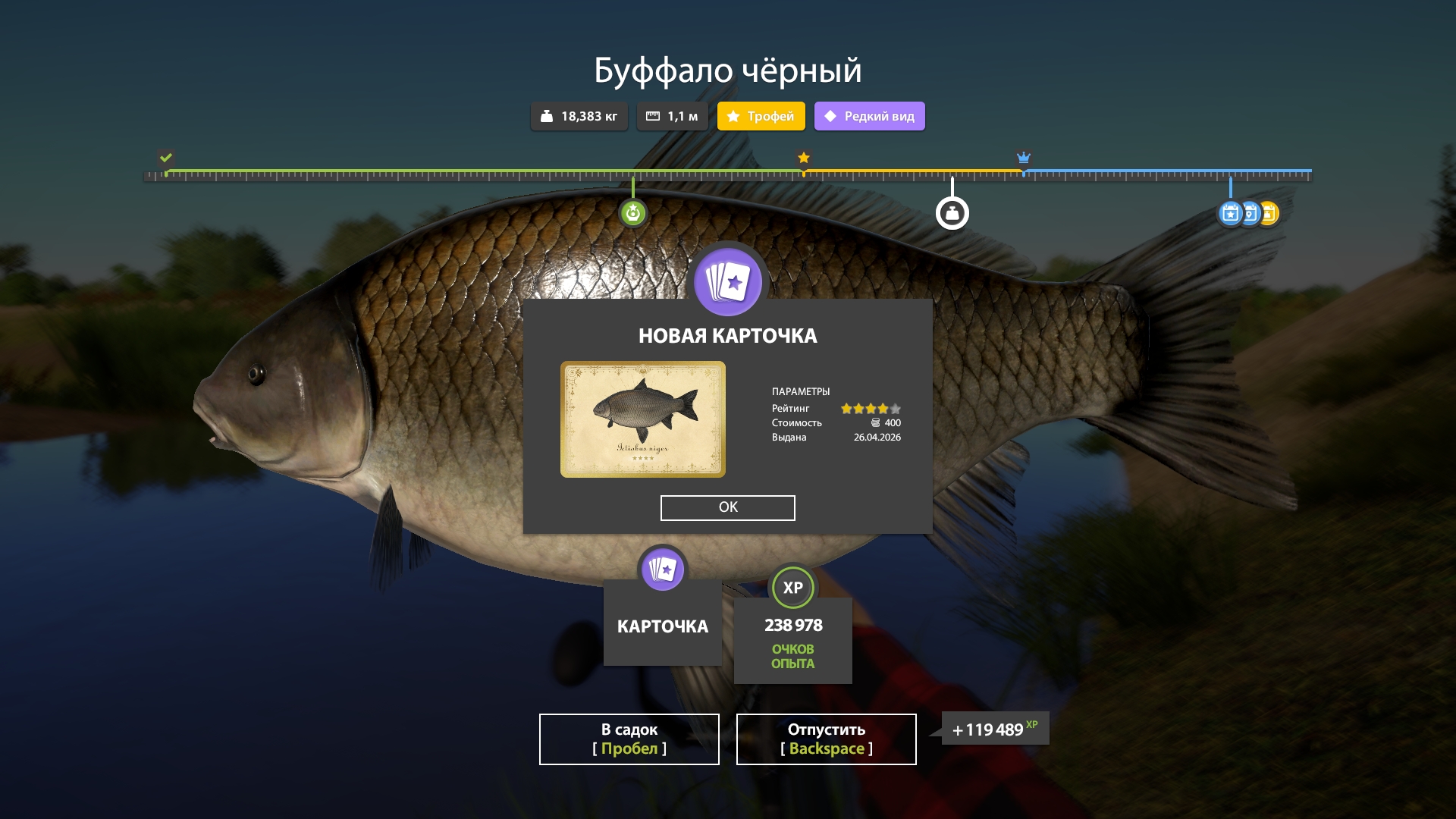The width and height of the screenshot is (1456, 819).
Task: Click the weight icon on the 18,383 кг badge
Action: [x=548, y=116]
